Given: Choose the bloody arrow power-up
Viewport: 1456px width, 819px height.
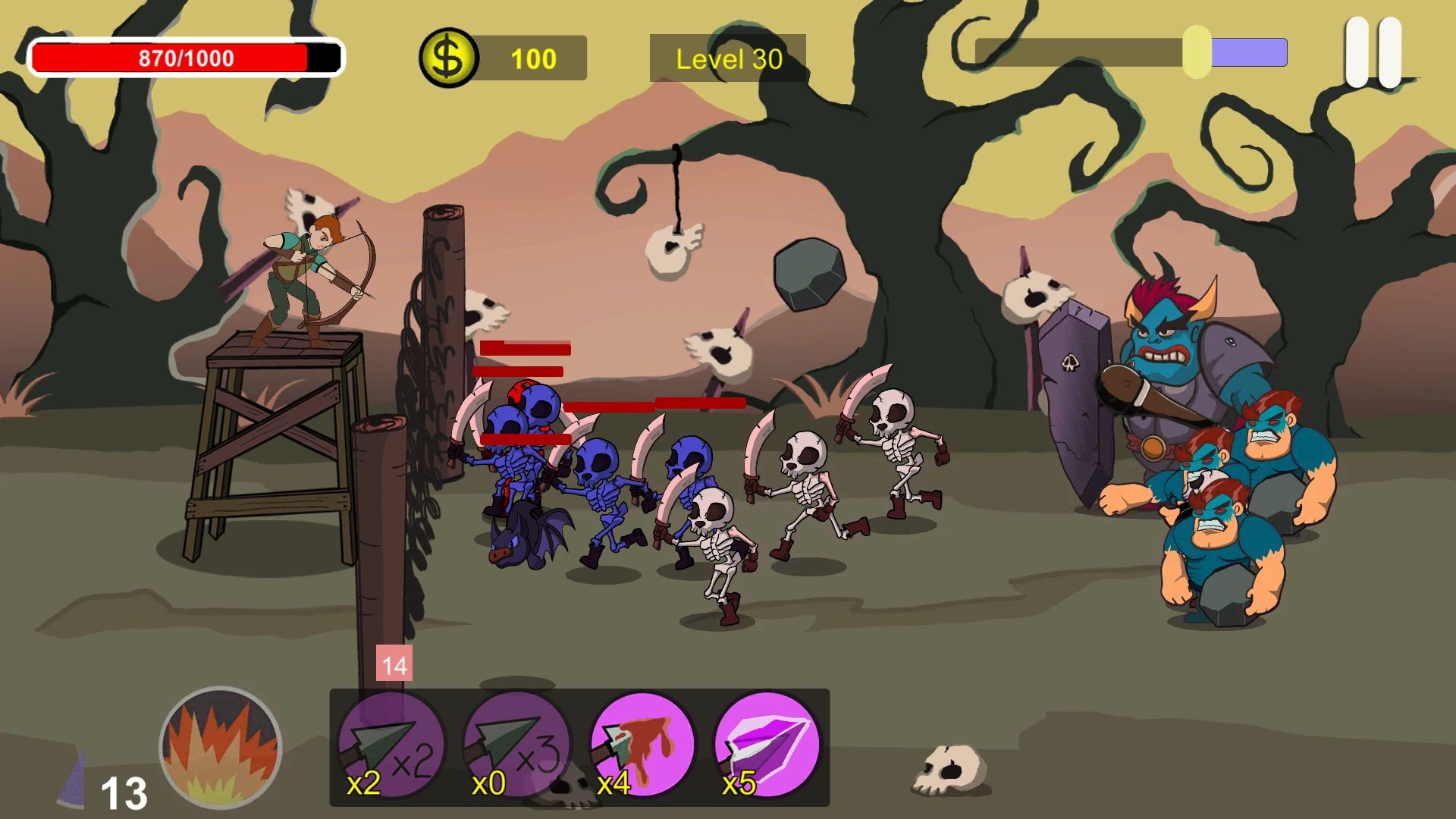Looking at the screenshot, I should click(x=642, y=746).
